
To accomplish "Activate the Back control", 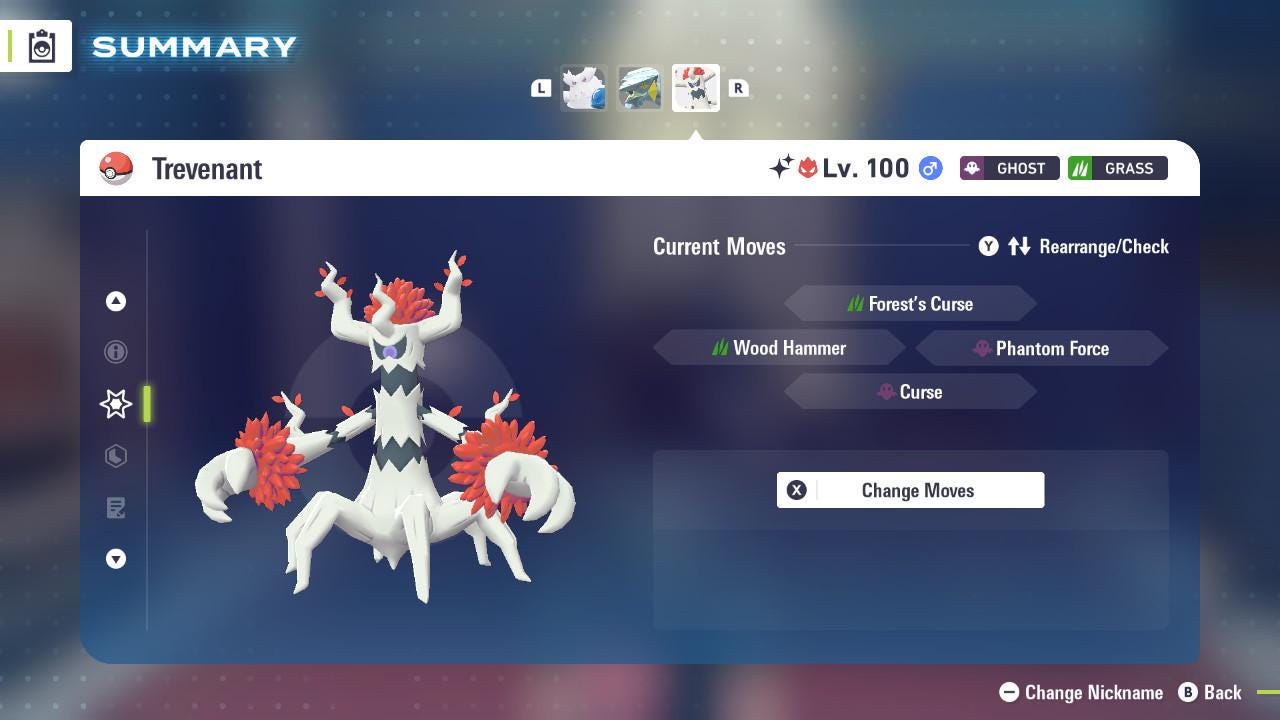I will click(1211, 692).
